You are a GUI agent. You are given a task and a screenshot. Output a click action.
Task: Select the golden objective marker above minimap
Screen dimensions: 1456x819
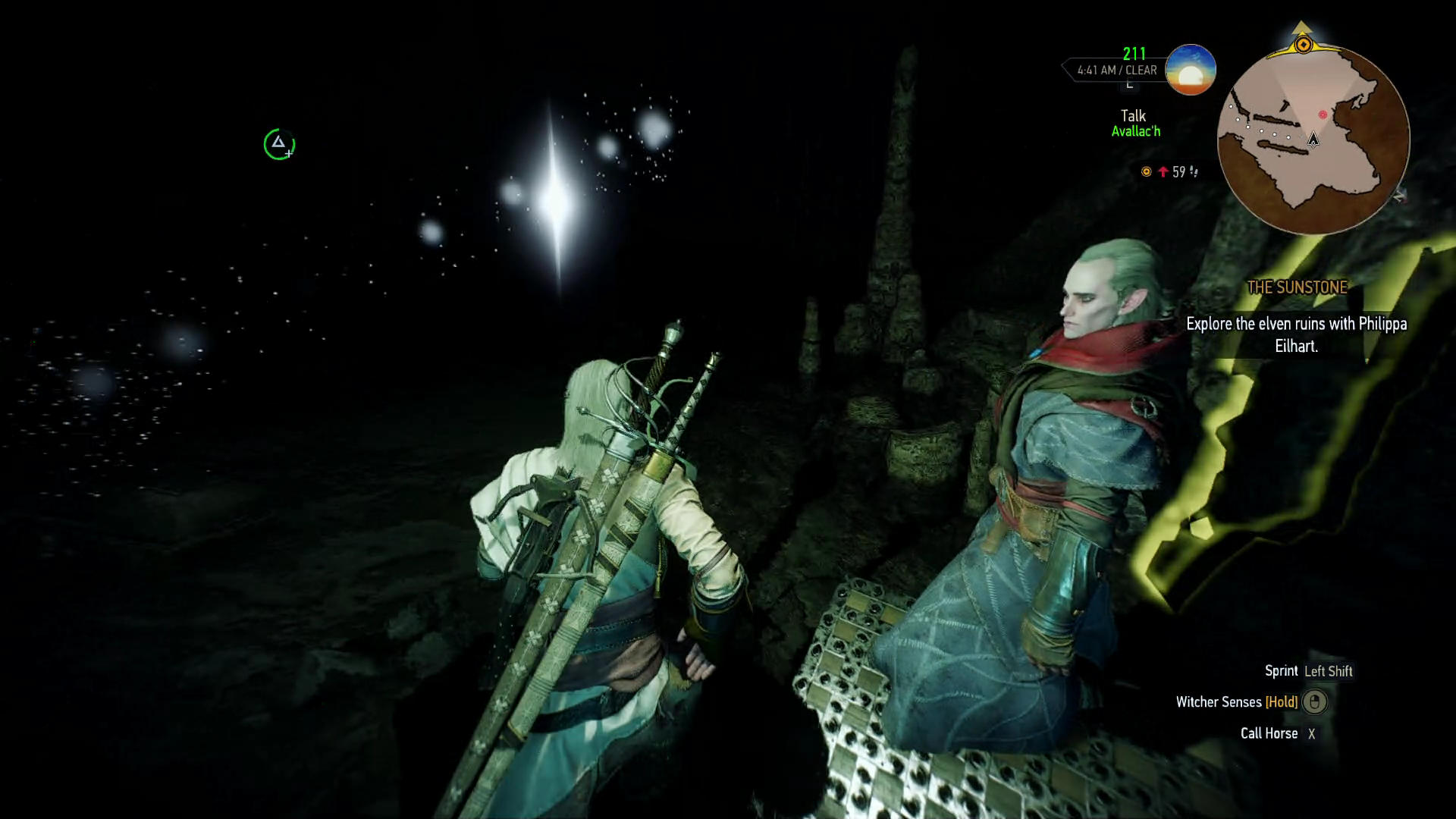point(1303,45)
